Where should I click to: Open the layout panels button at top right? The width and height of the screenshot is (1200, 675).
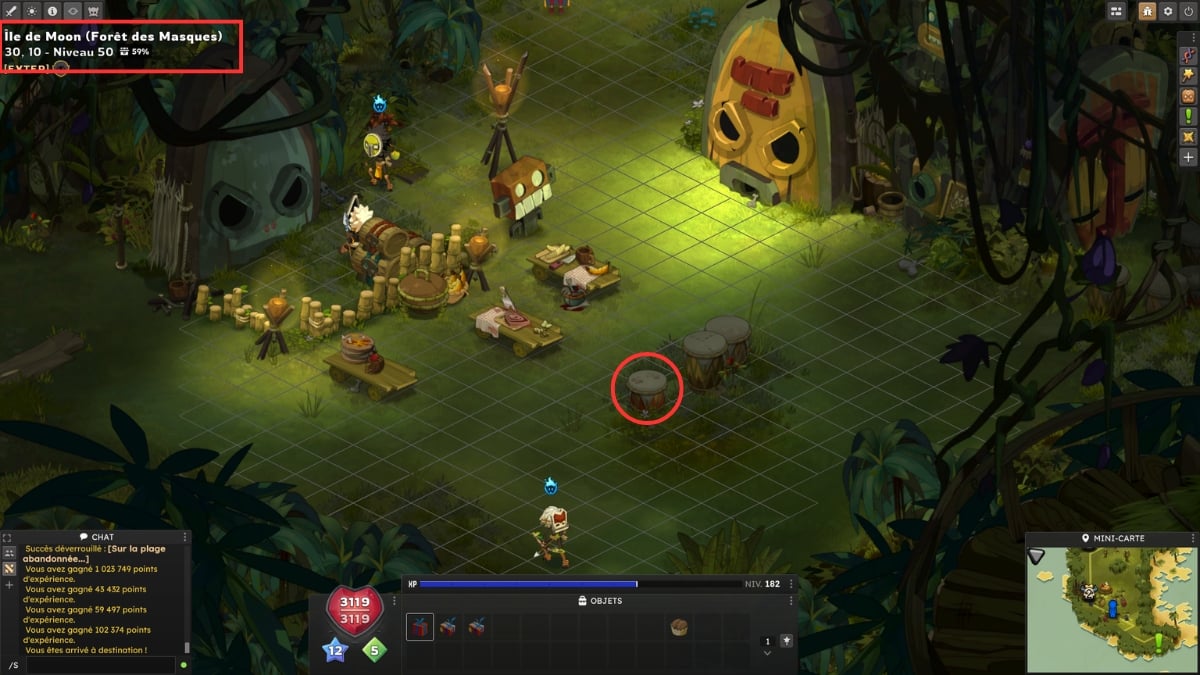point(1117,11)
